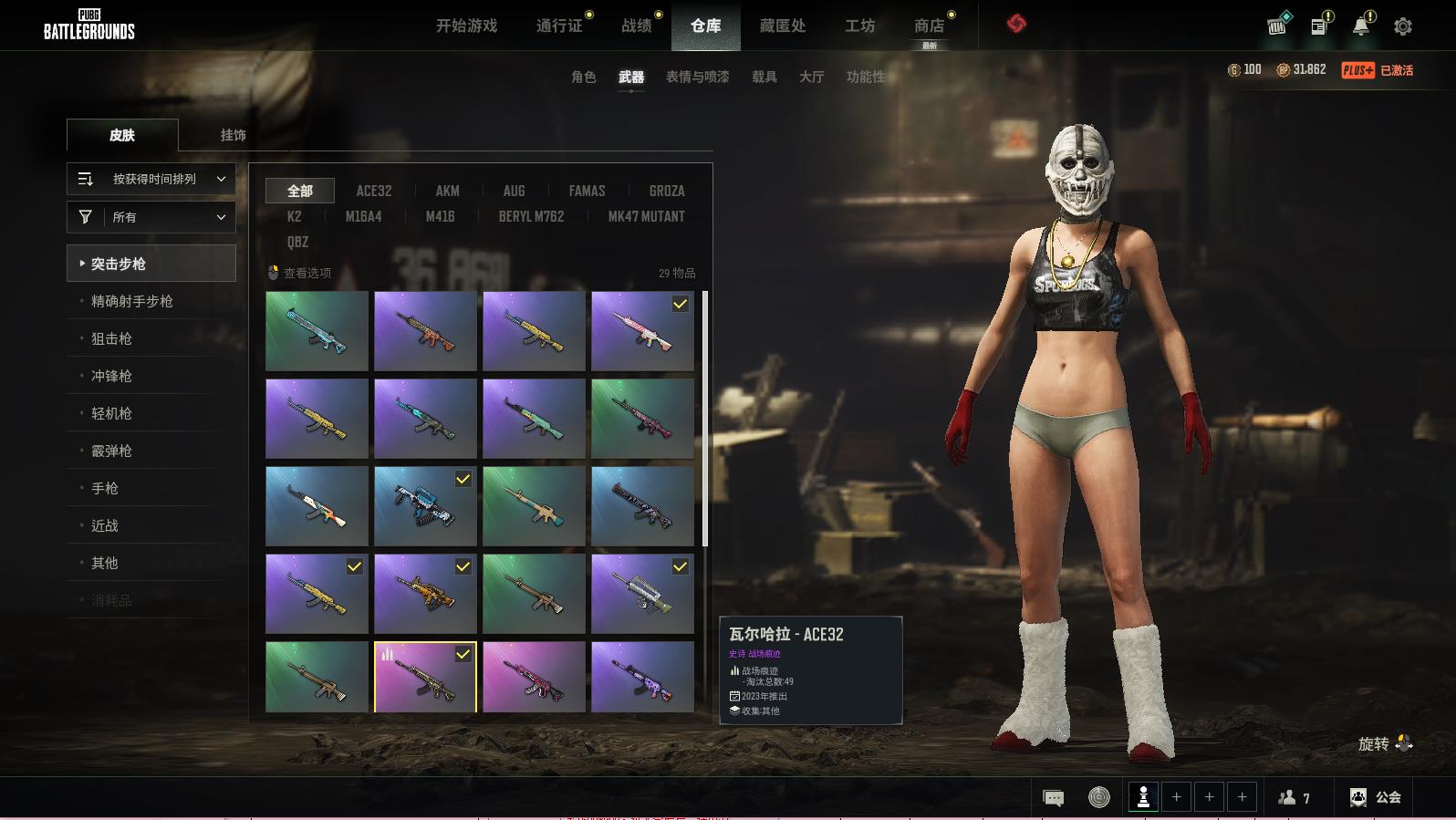This screenshot has width=1456, height=820.
Task: Show the 手枪 pistol category
Action: [105, 488]
